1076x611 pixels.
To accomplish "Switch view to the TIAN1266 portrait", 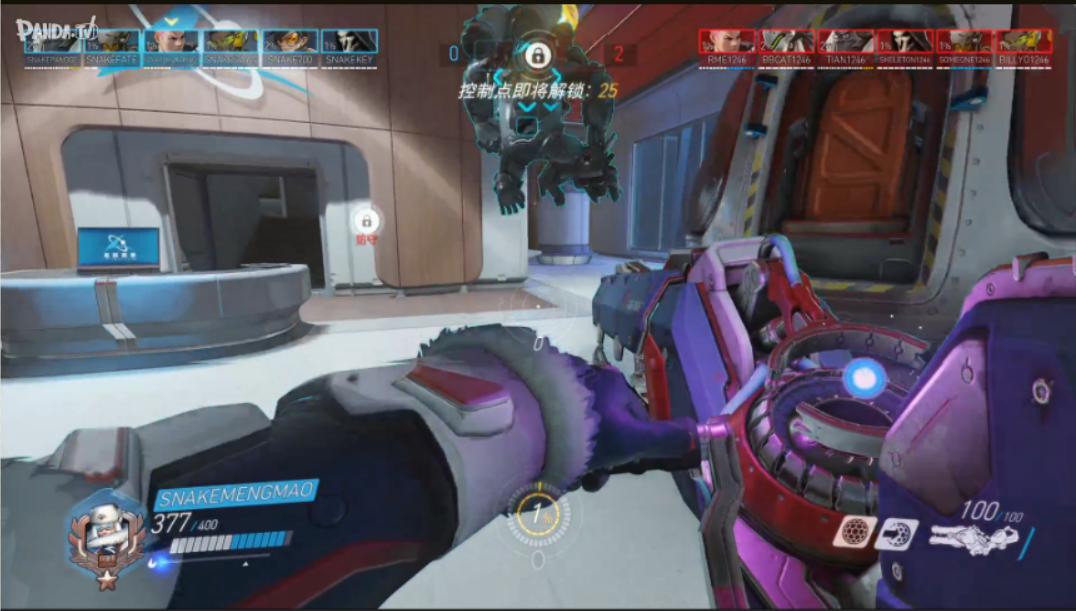I will coord(846,41).
